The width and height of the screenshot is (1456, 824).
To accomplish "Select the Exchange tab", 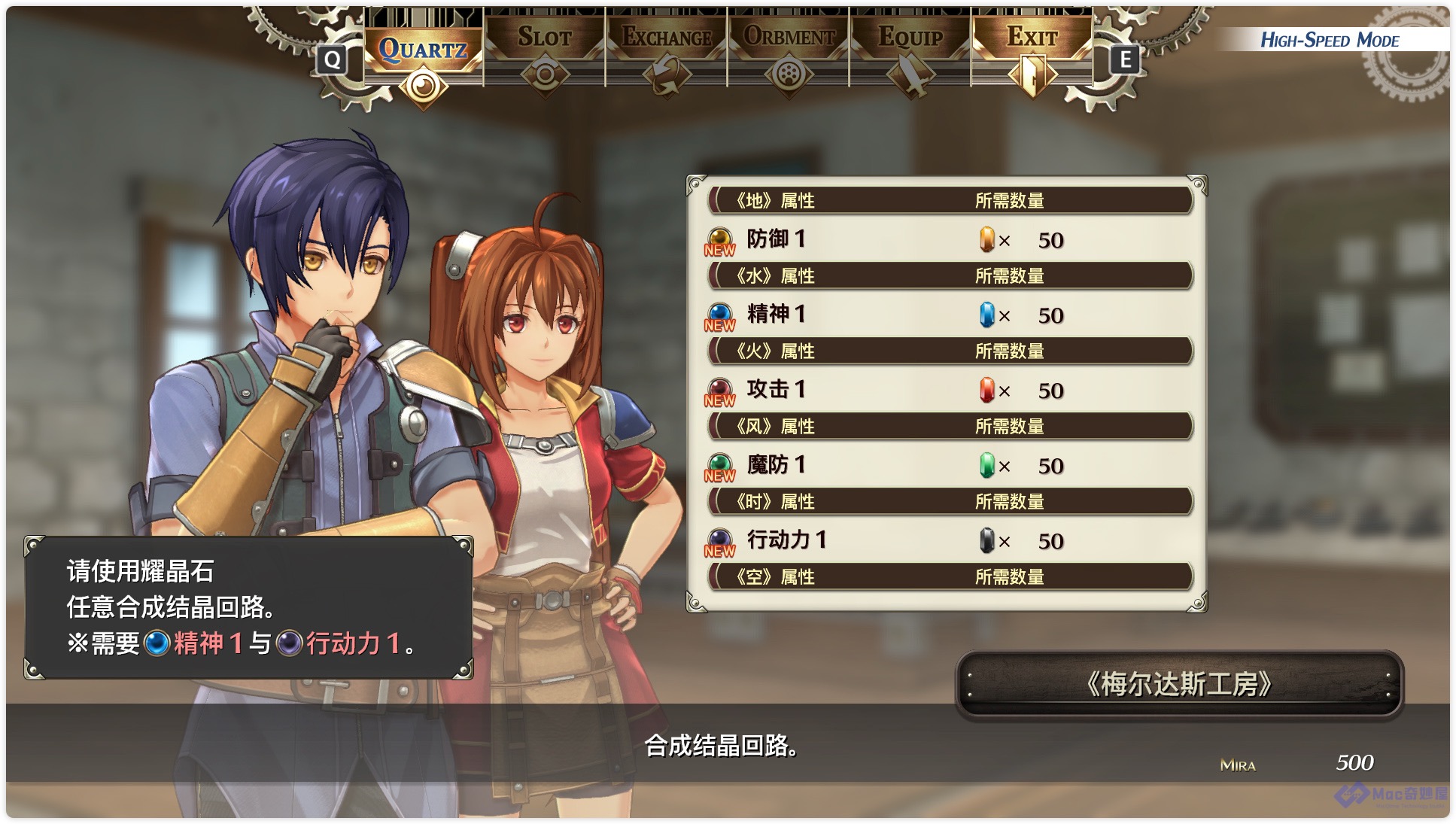I will pyautogui.click(x=667, y=38).
